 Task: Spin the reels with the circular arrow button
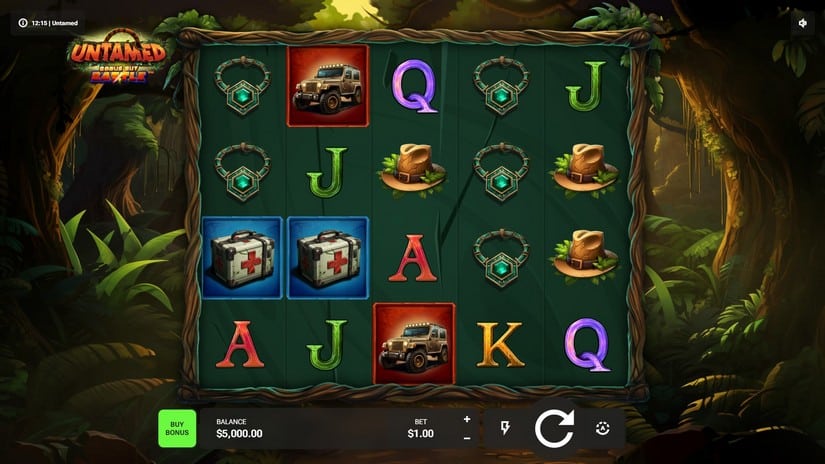tap(553, 428)
